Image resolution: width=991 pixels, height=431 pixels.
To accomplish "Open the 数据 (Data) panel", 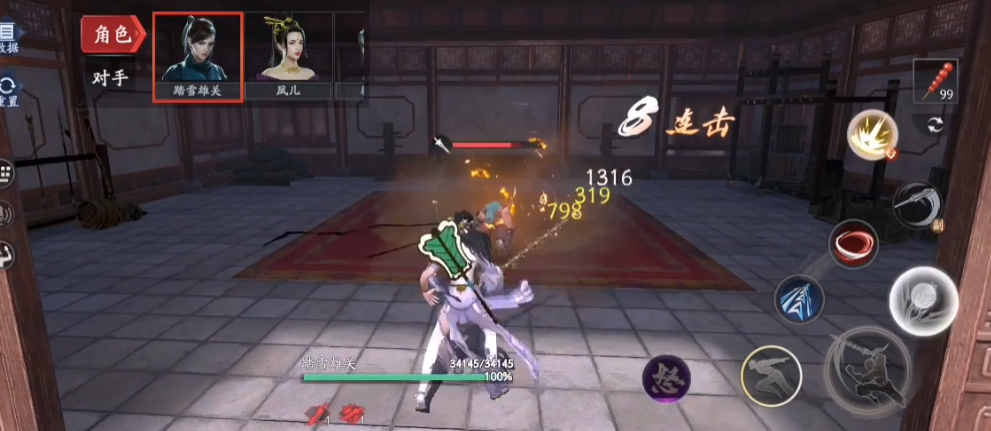I will [8, 39].
